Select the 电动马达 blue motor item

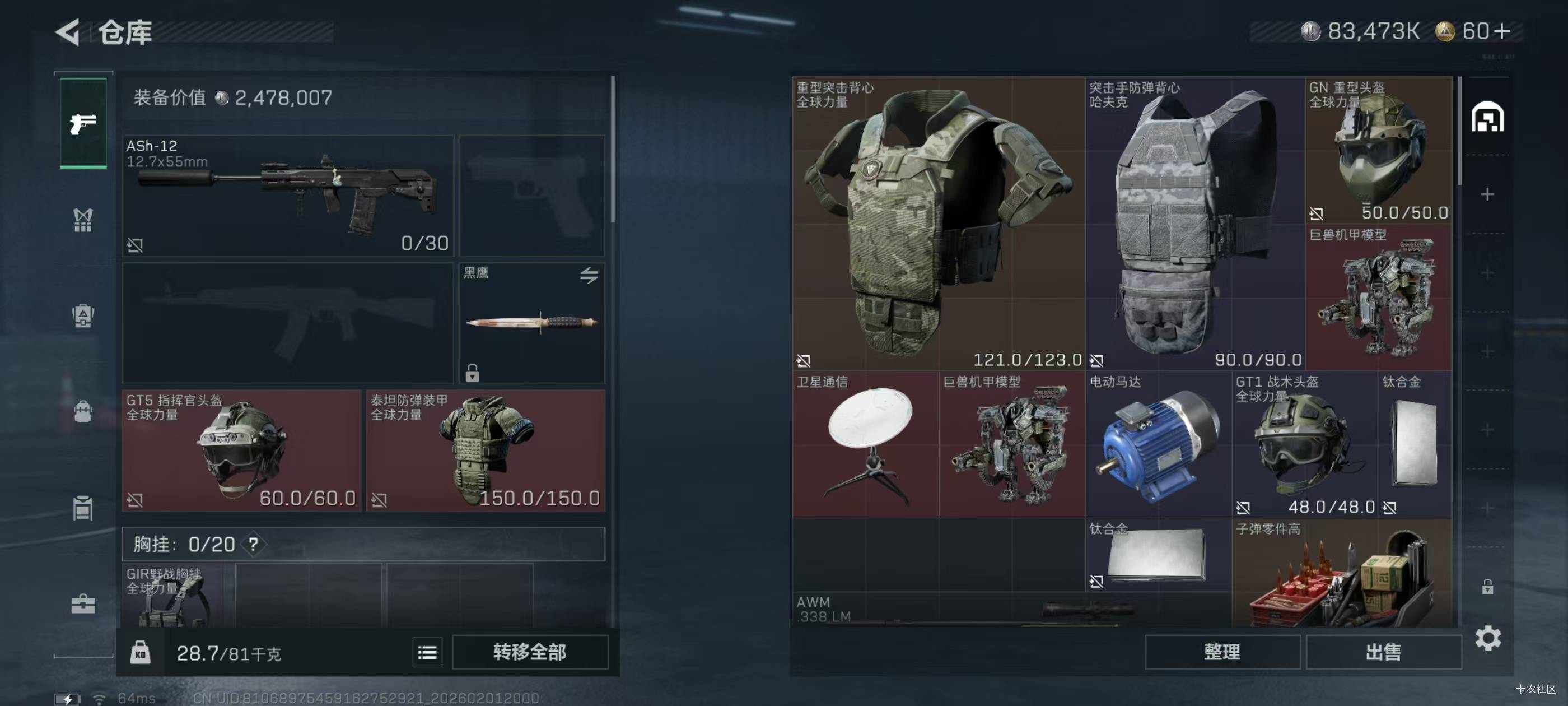tap(1158, 445)
